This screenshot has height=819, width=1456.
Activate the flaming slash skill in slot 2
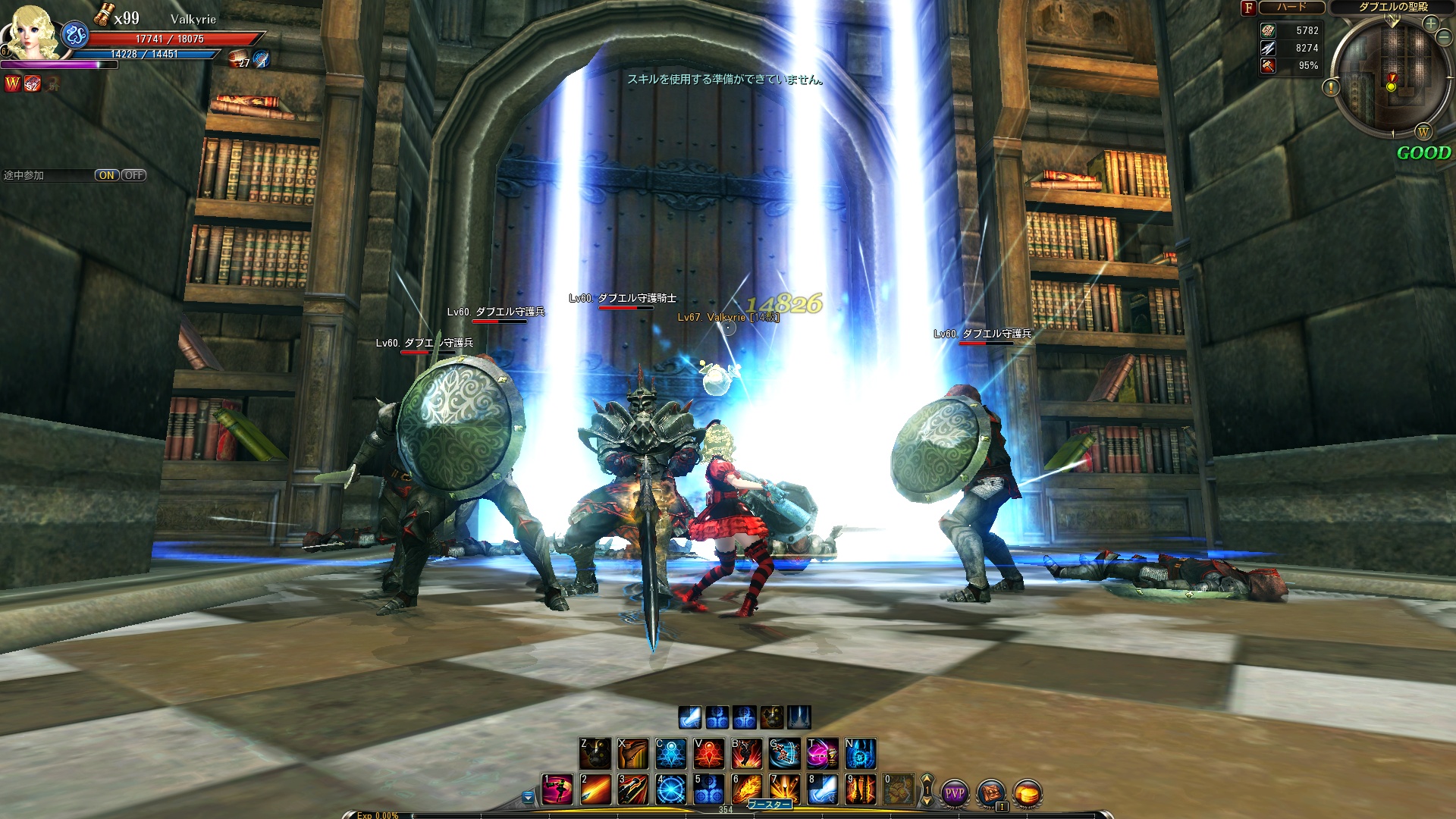point(595,789)
